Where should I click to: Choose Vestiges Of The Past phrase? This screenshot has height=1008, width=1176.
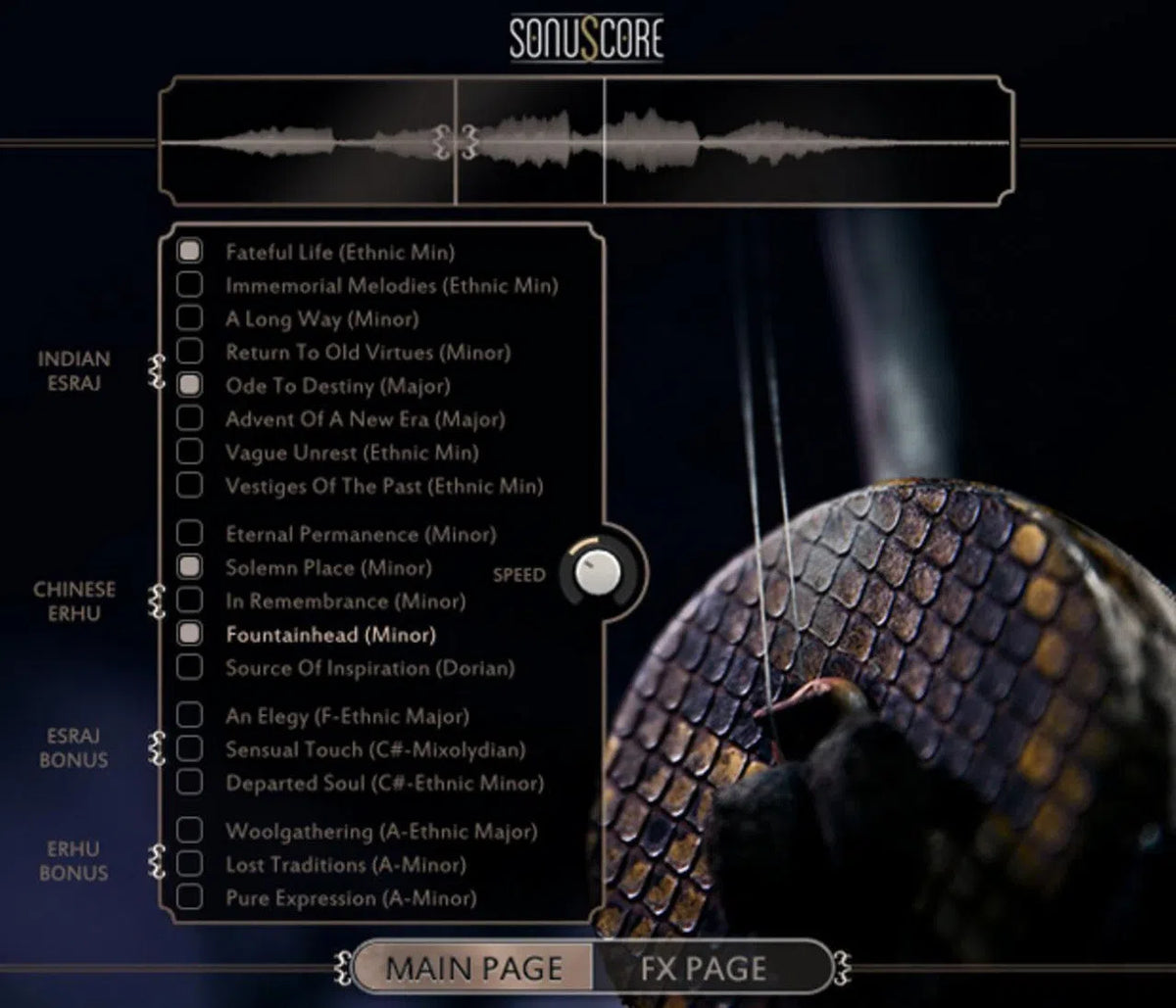pos(189,485)
